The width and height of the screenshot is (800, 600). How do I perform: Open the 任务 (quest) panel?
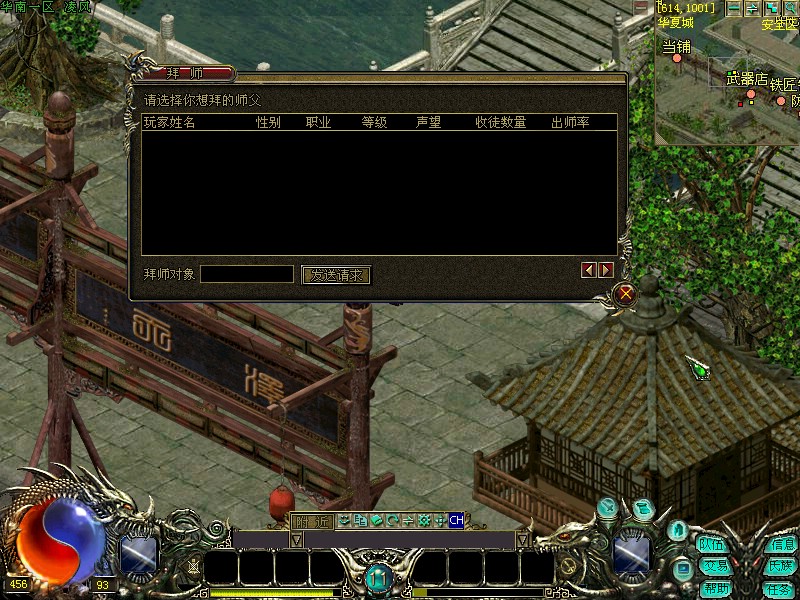click(781, 588)
